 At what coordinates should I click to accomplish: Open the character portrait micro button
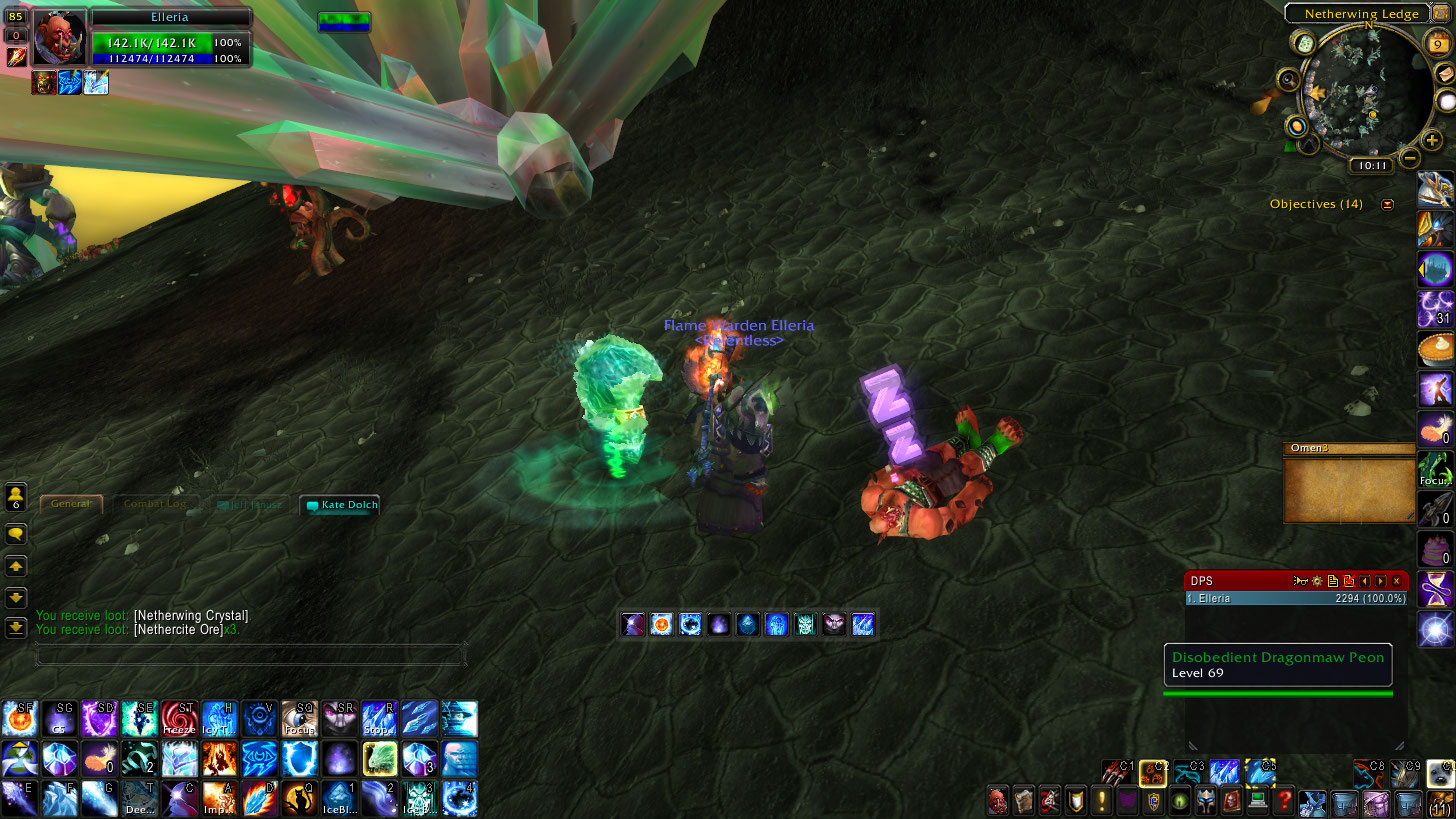(998, 800)
